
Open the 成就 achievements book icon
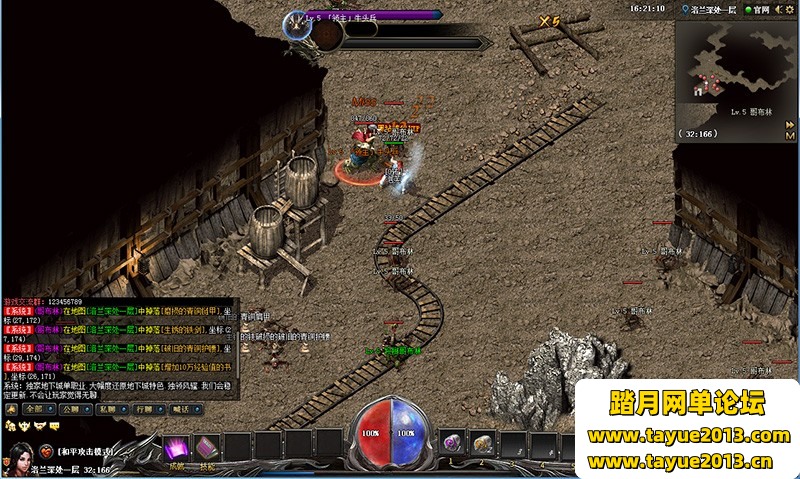pyautogui.click(x=177, y=448)
